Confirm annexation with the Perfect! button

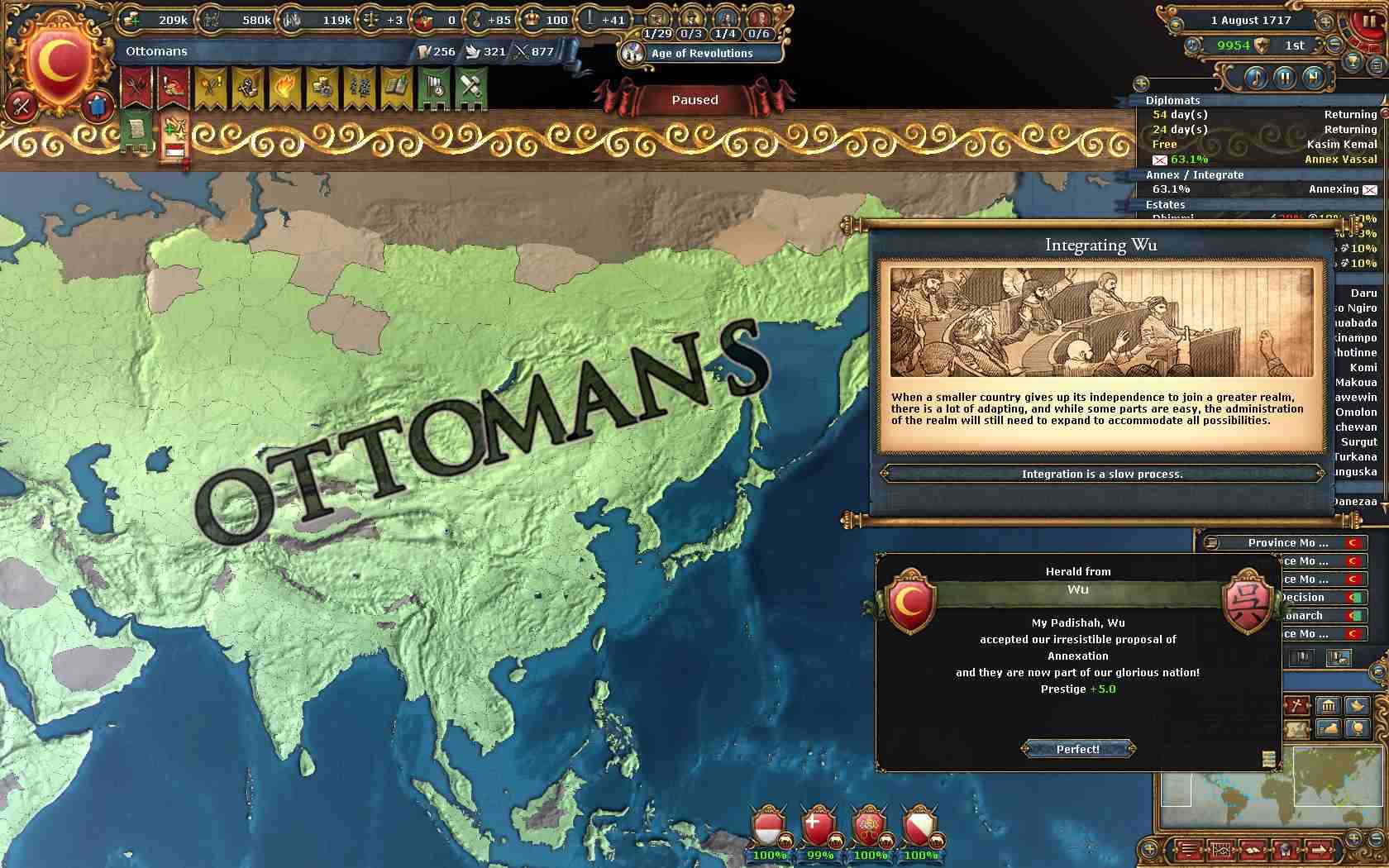(x=1077, y=749)
